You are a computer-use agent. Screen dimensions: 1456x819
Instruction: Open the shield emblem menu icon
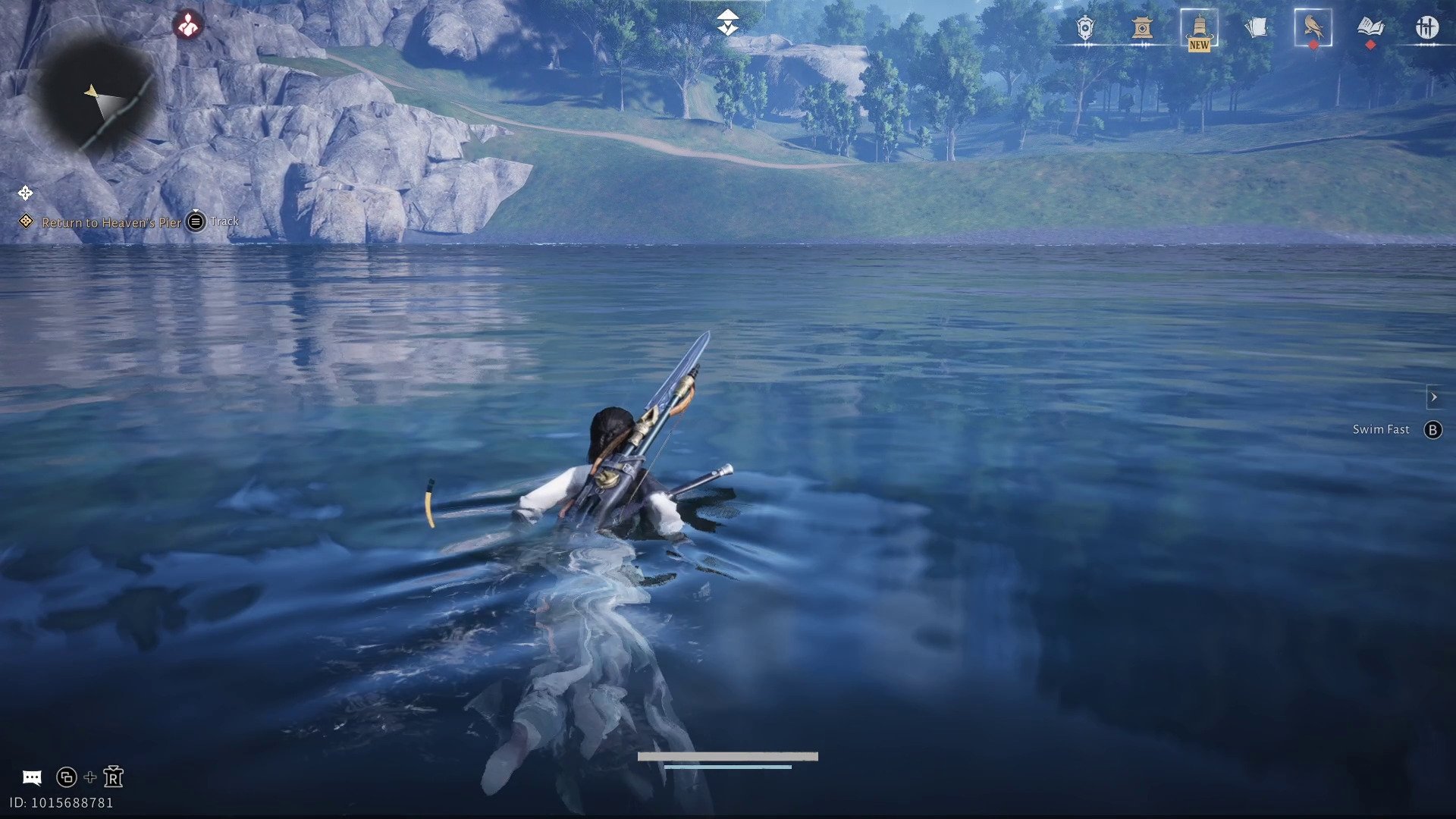pos(1085,29)
